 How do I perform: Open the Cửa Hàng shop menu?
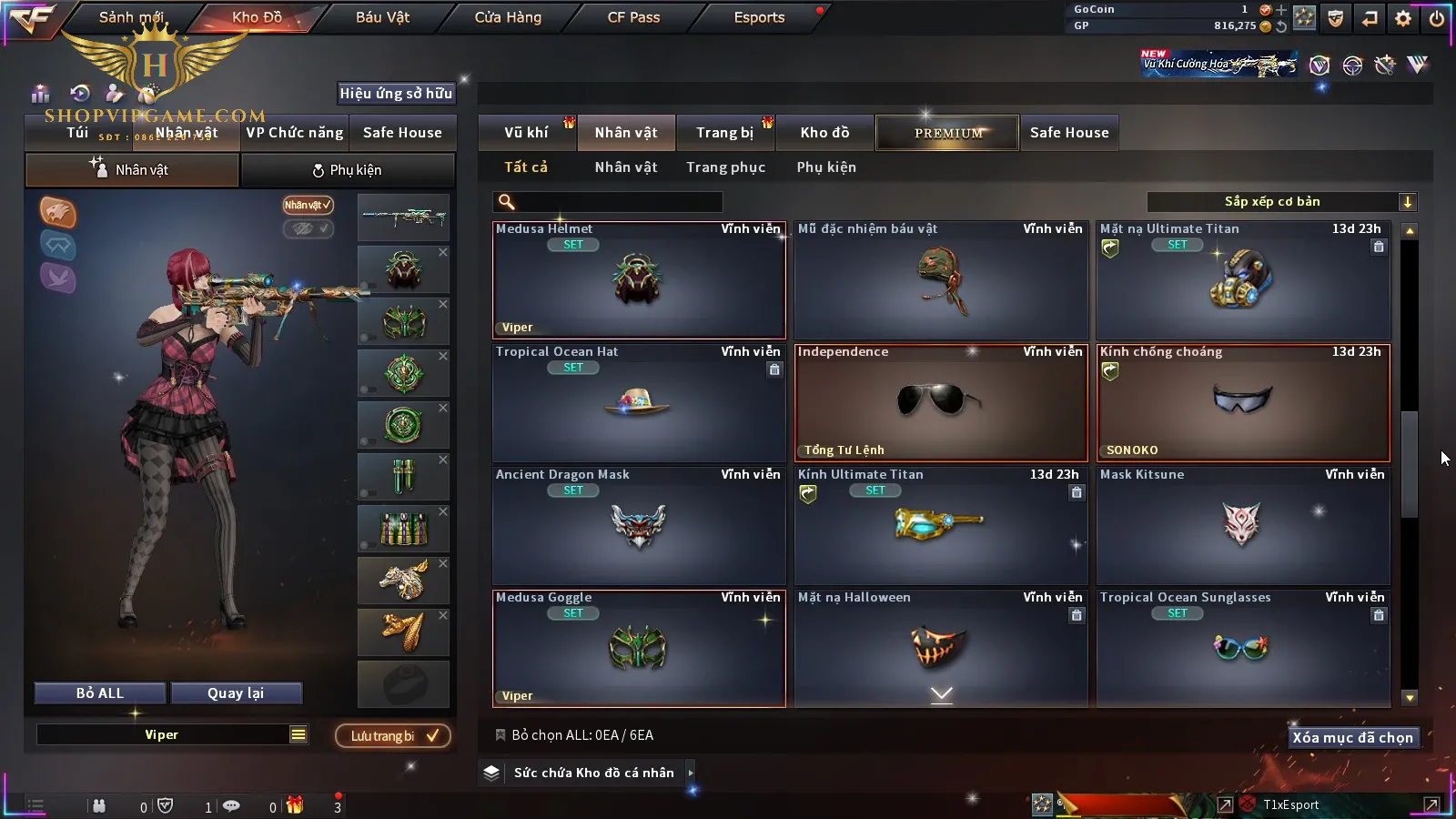pos(508,17)
